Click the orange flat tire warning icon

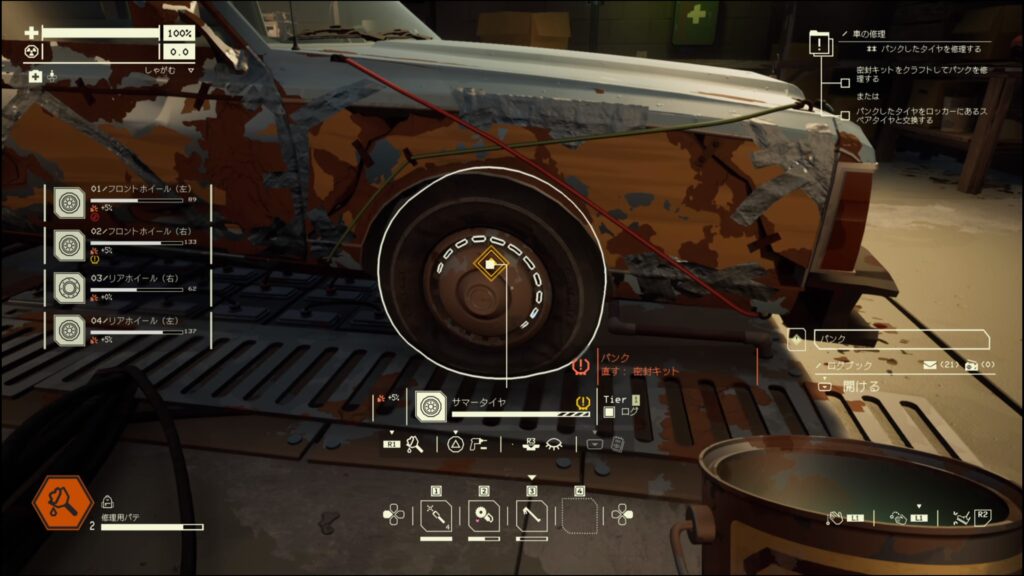coord(580,366)
